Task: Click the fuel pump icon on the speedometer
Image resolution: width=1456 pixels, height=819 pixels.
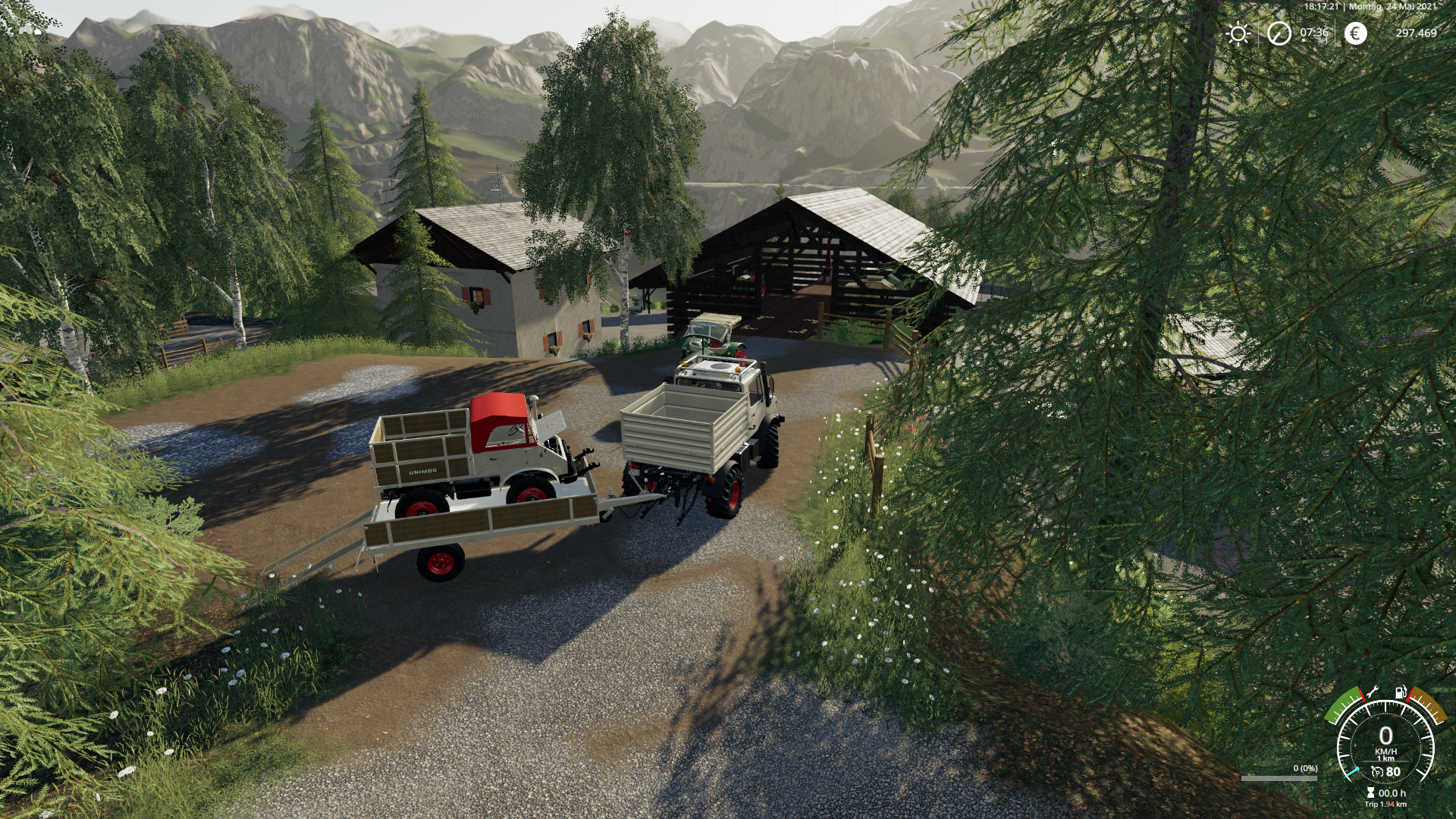Action: (x=1400, y=692)
